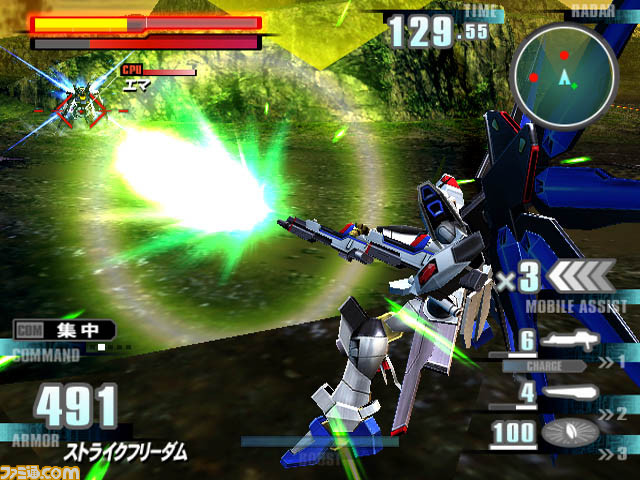640x480 pixels.
Task: Select the beam rifle weapon icon
Action: pos(570,341)
